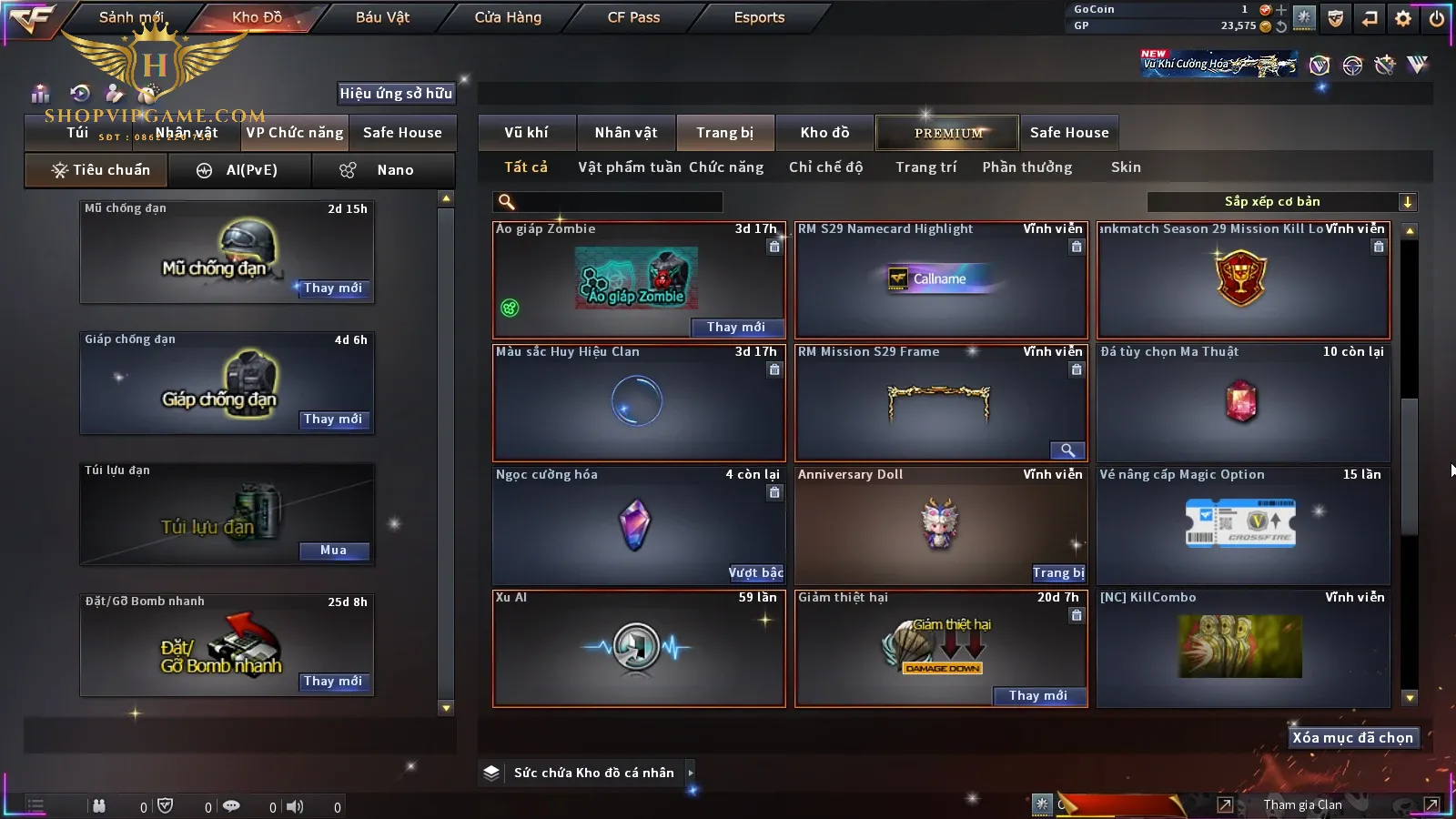
Task: Buy the Túi lựu đạn item
Action: coord(333,551)
